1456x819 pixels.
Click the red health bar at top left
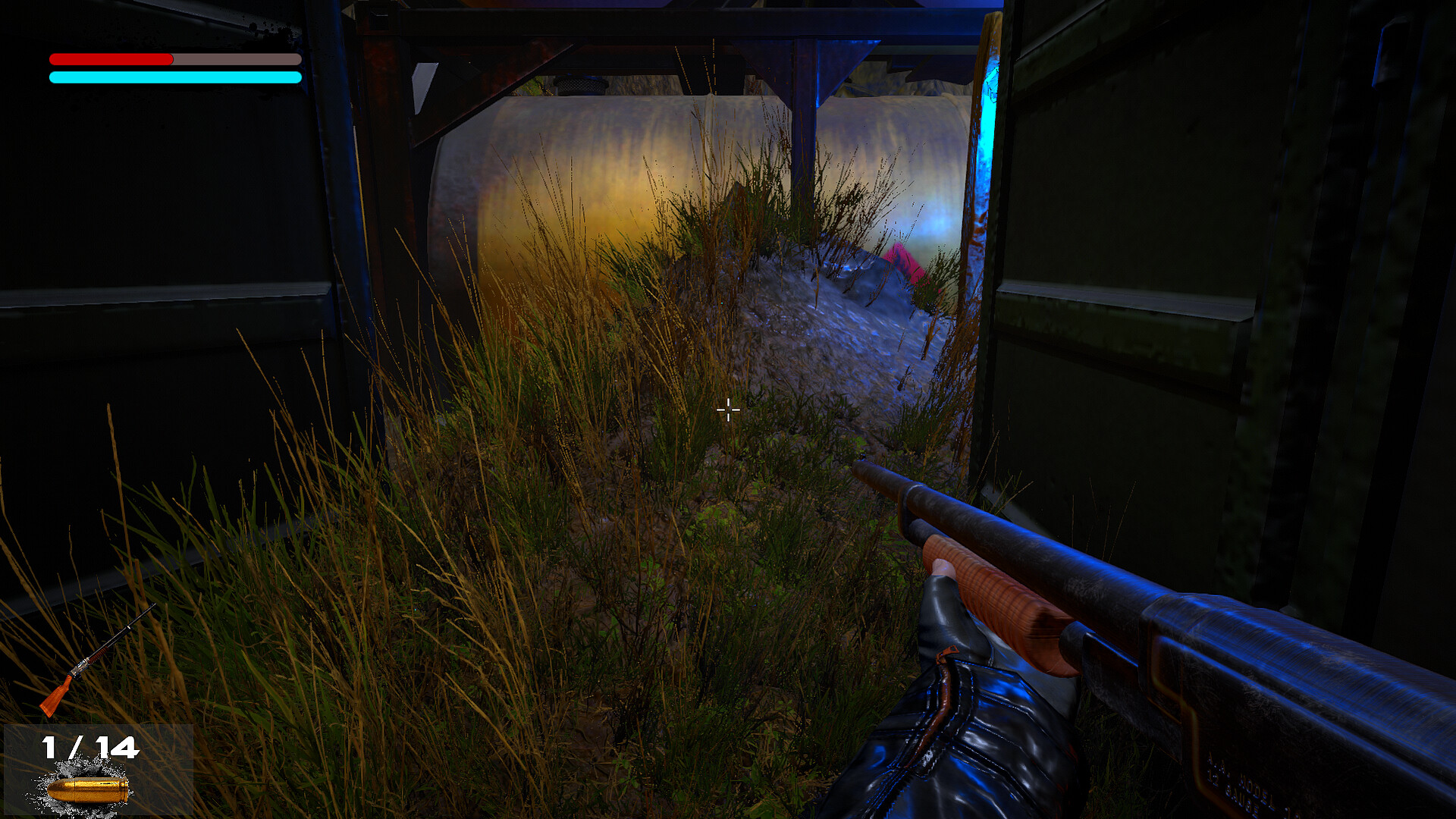(110, 57)
